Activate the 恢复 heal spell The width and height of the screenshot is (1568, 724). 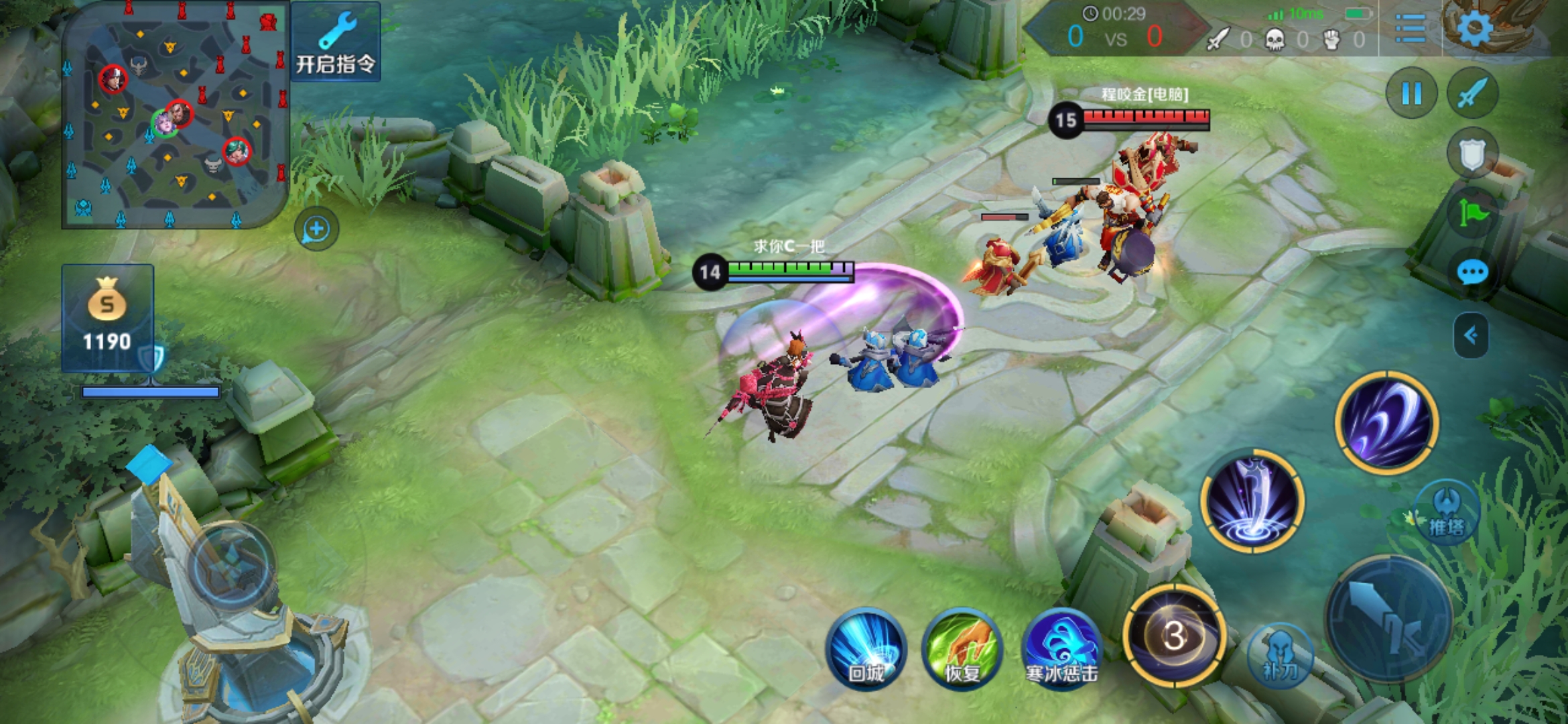pyautogui.click(x=962, y=649)
